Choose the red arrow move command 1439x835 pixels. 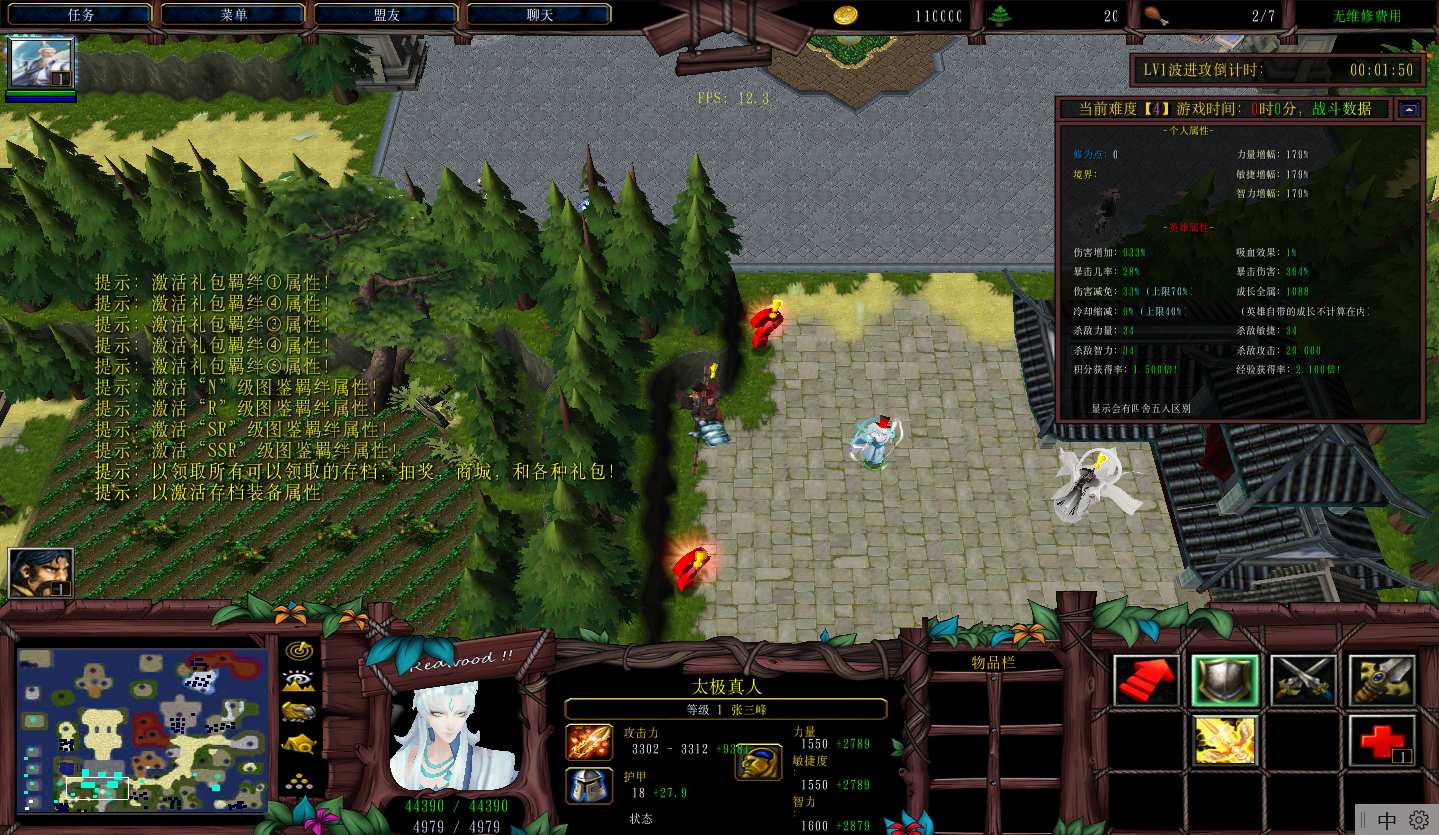(1146, 681)
